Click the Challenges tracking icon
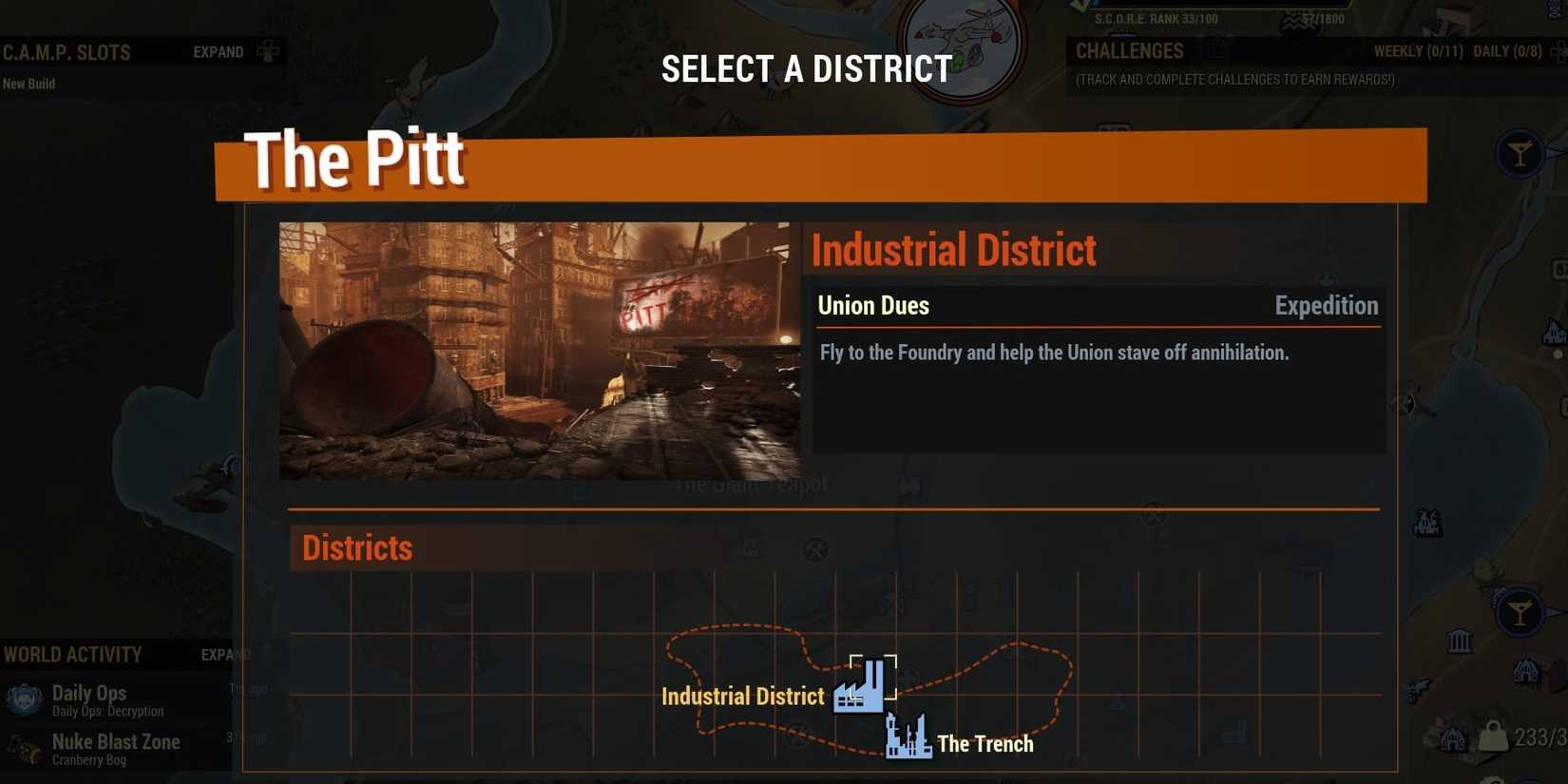The height and width of the screenshot is (784, 1568). (x=1214, y=50)
